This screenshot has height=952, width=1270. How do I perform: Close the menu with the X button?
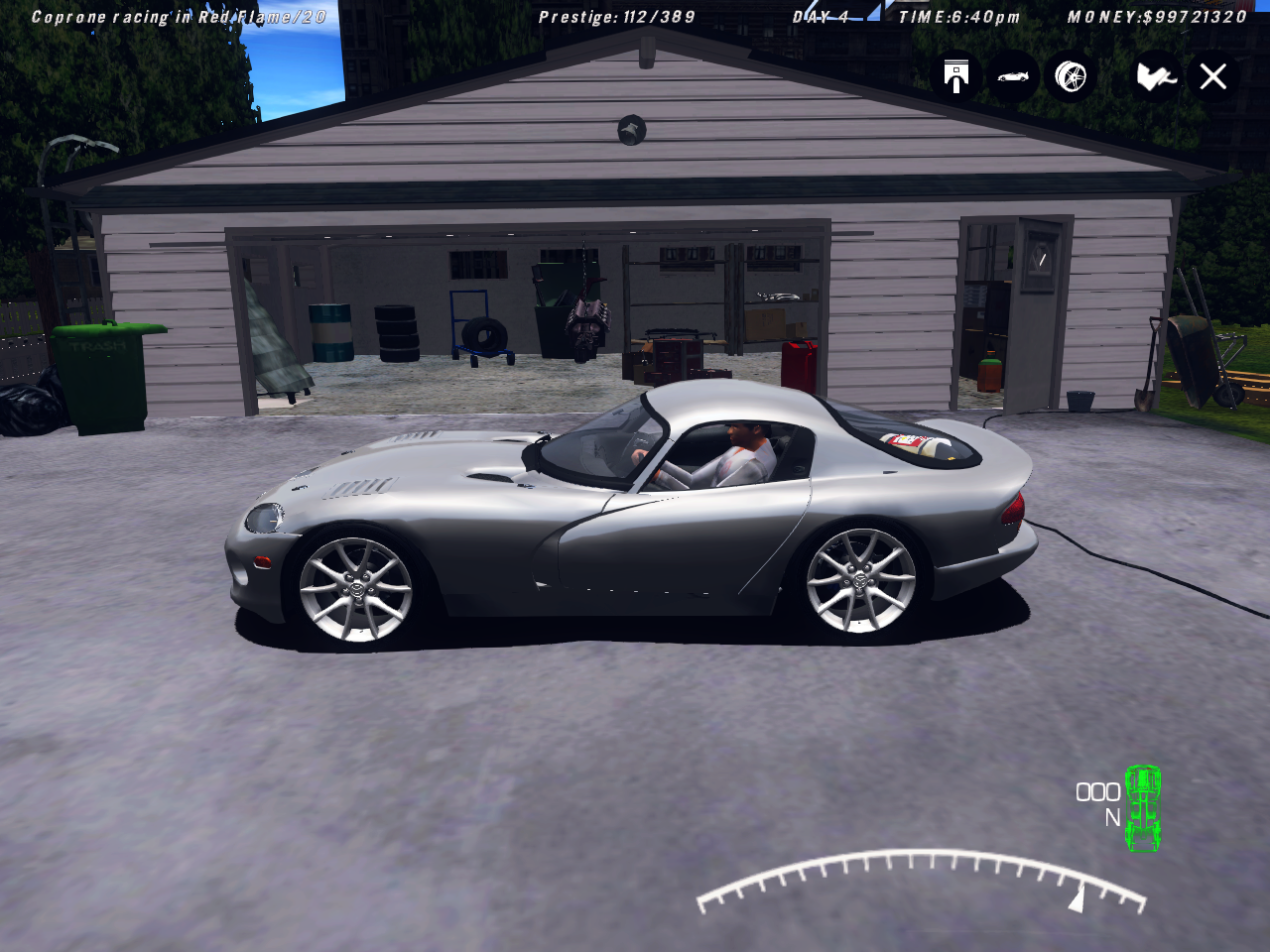coord(1213,76)
